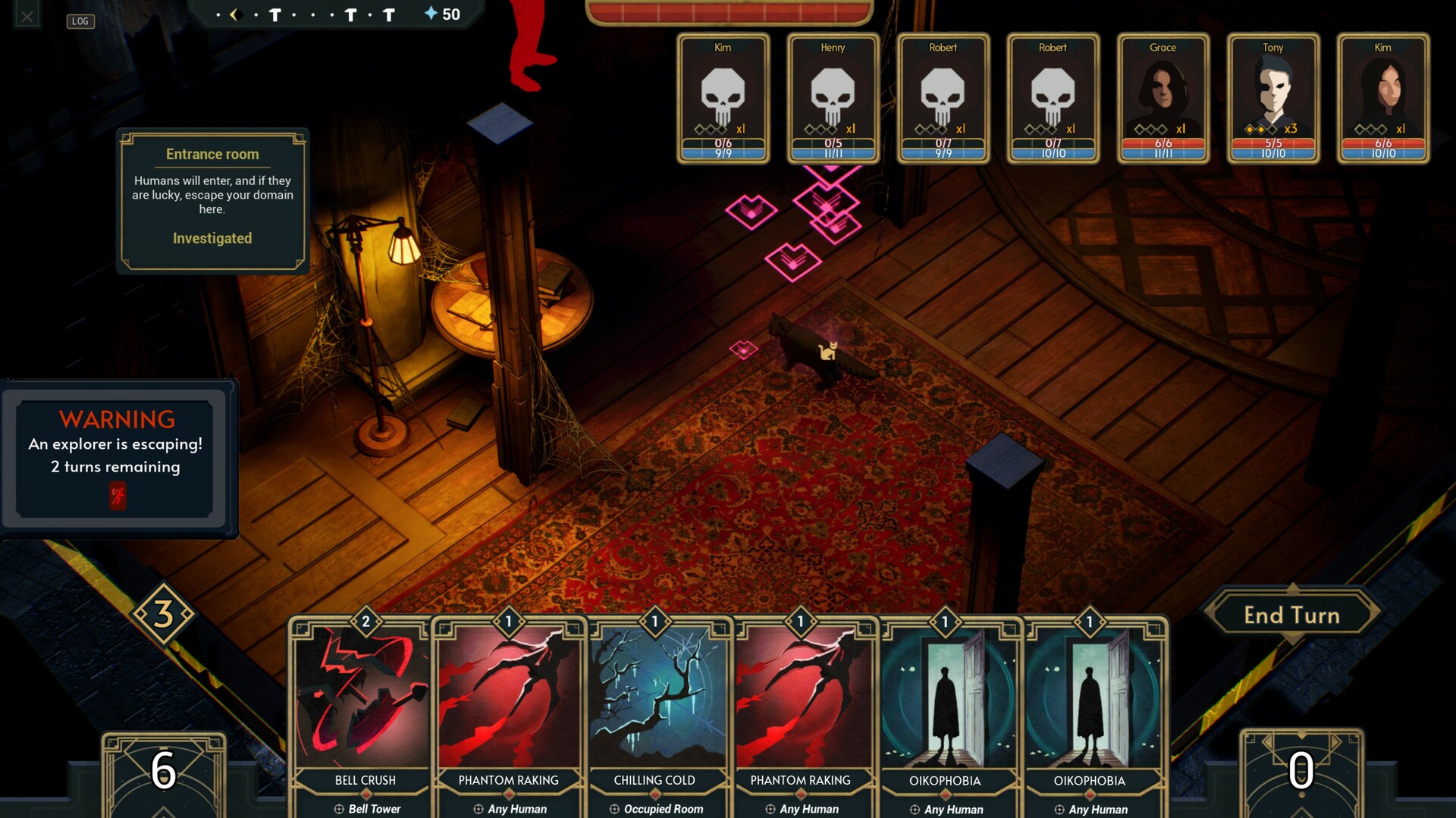Click Tony's portrait showing x3 stack

1273,99
